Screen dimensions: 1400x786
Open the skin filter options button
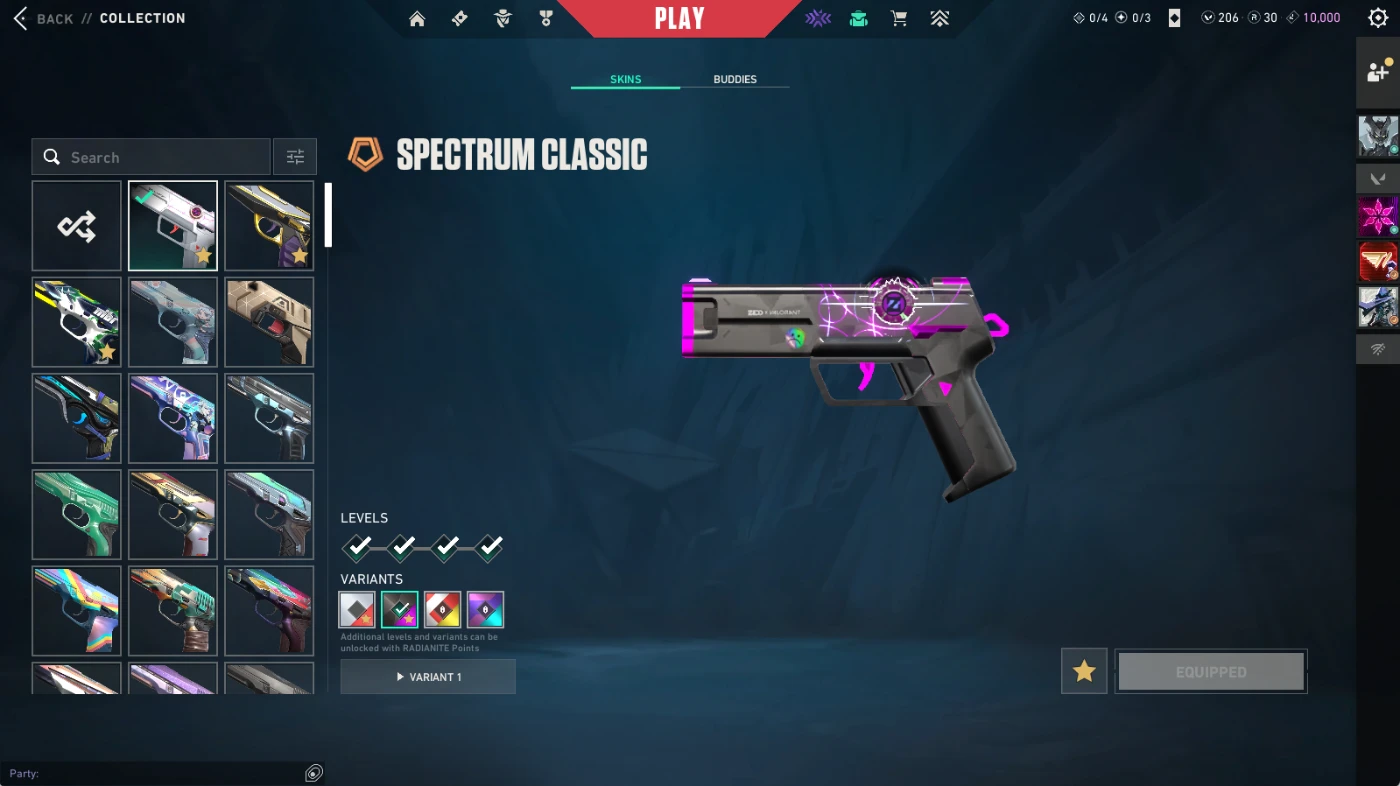click(x=295, y=157)
